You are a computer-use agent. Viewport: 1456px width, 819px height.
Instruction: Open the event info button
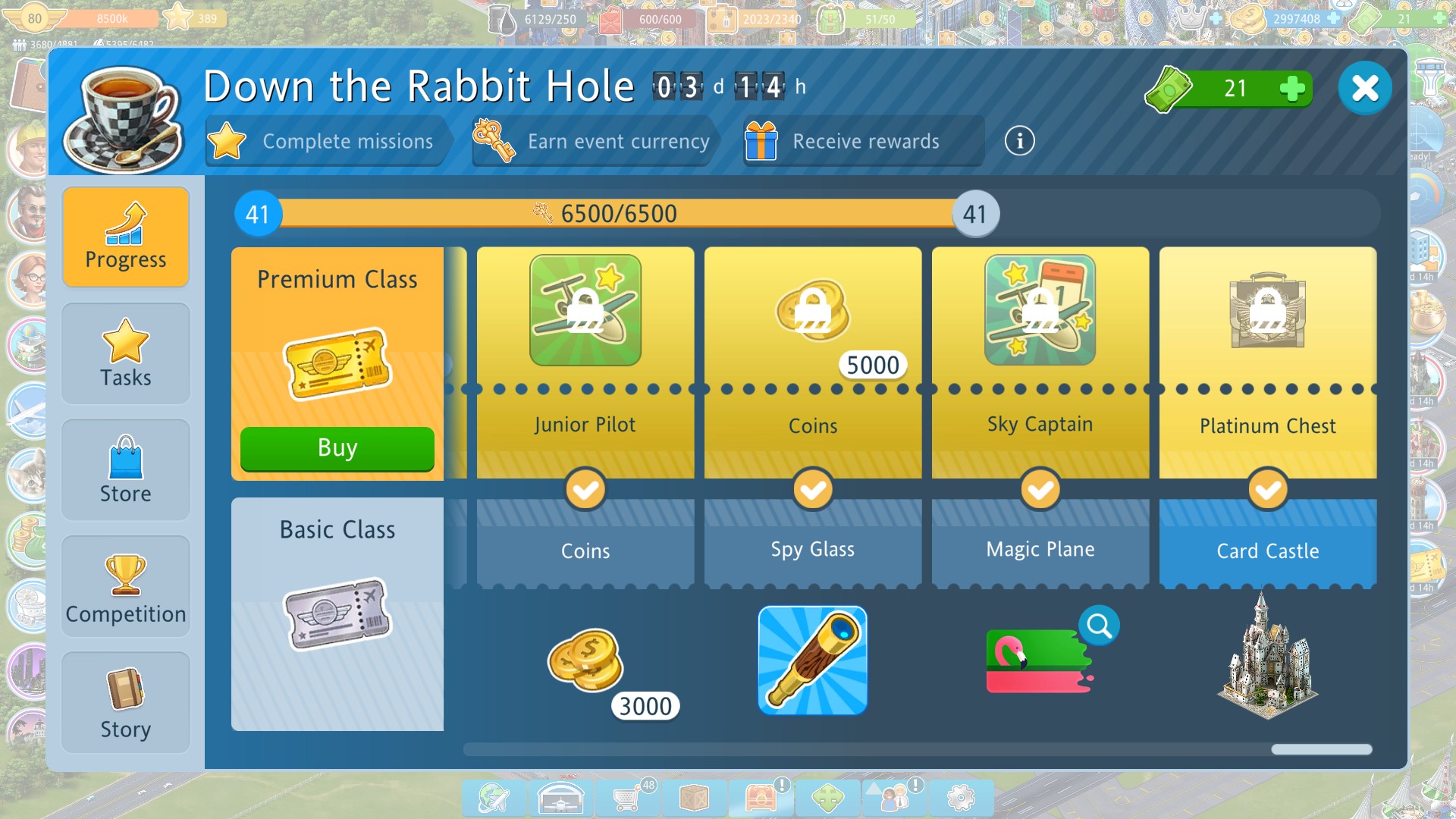1019,141
